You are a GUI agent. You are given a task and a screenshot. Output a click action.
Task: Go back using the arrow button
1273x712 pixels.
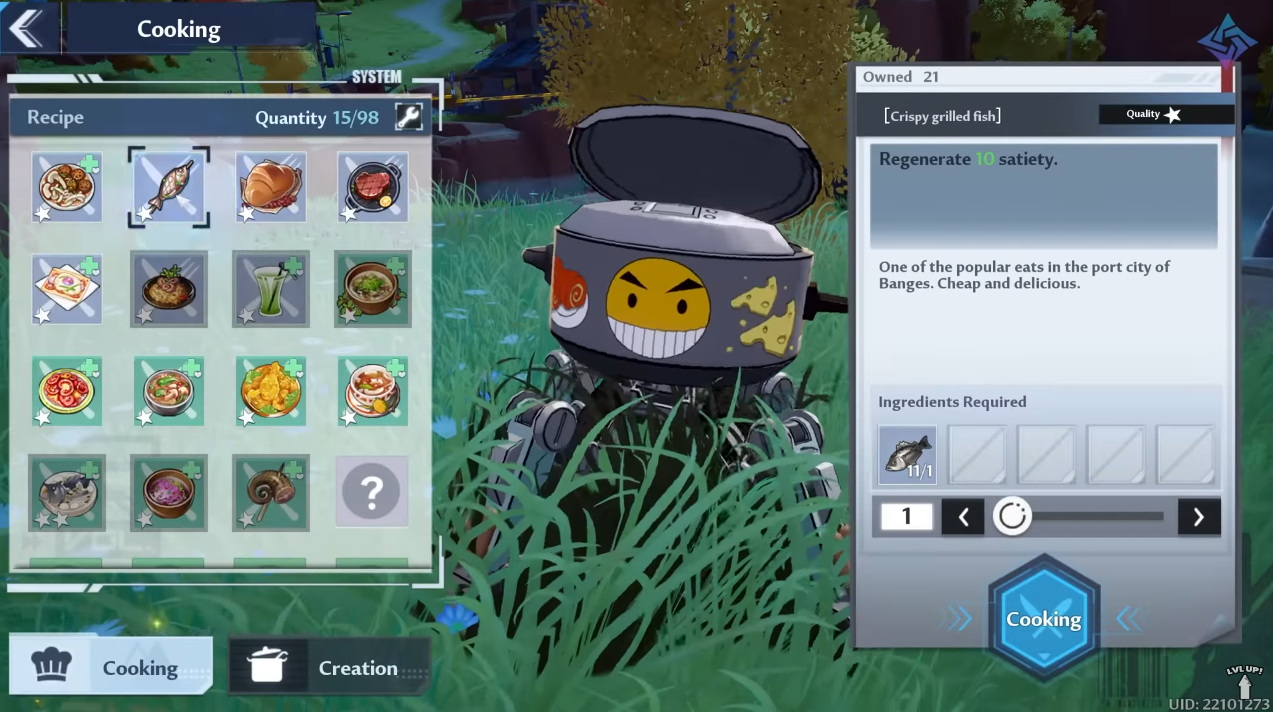tap(27, 28)
